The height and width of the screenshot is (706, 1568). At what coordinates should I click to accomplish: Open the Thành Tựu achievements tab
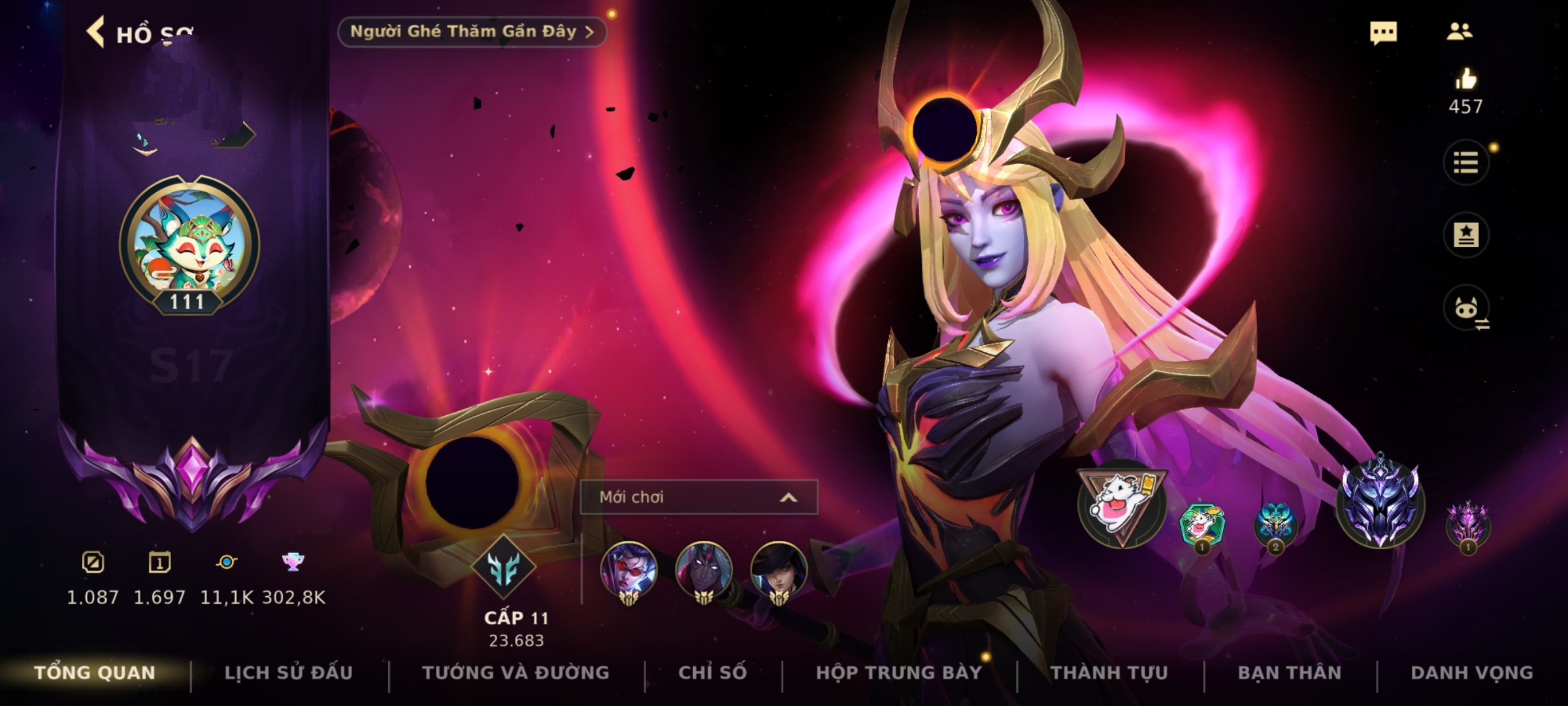1109,673
